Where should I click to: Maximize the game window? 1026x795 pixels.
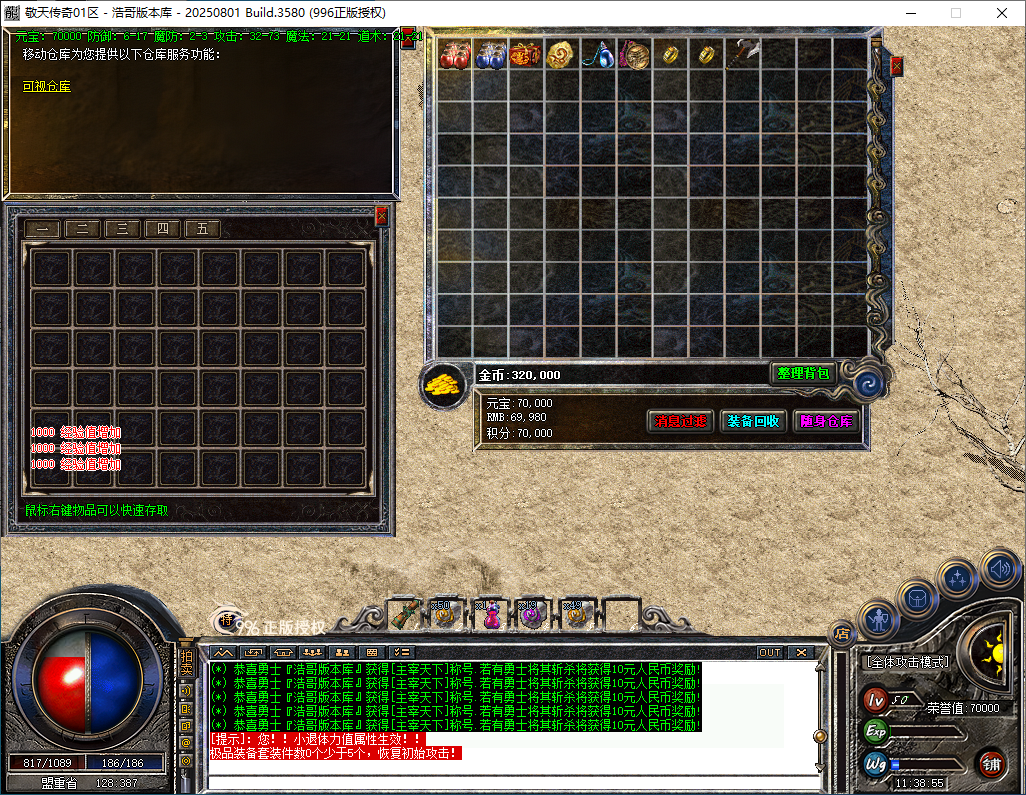coord(955,13)
